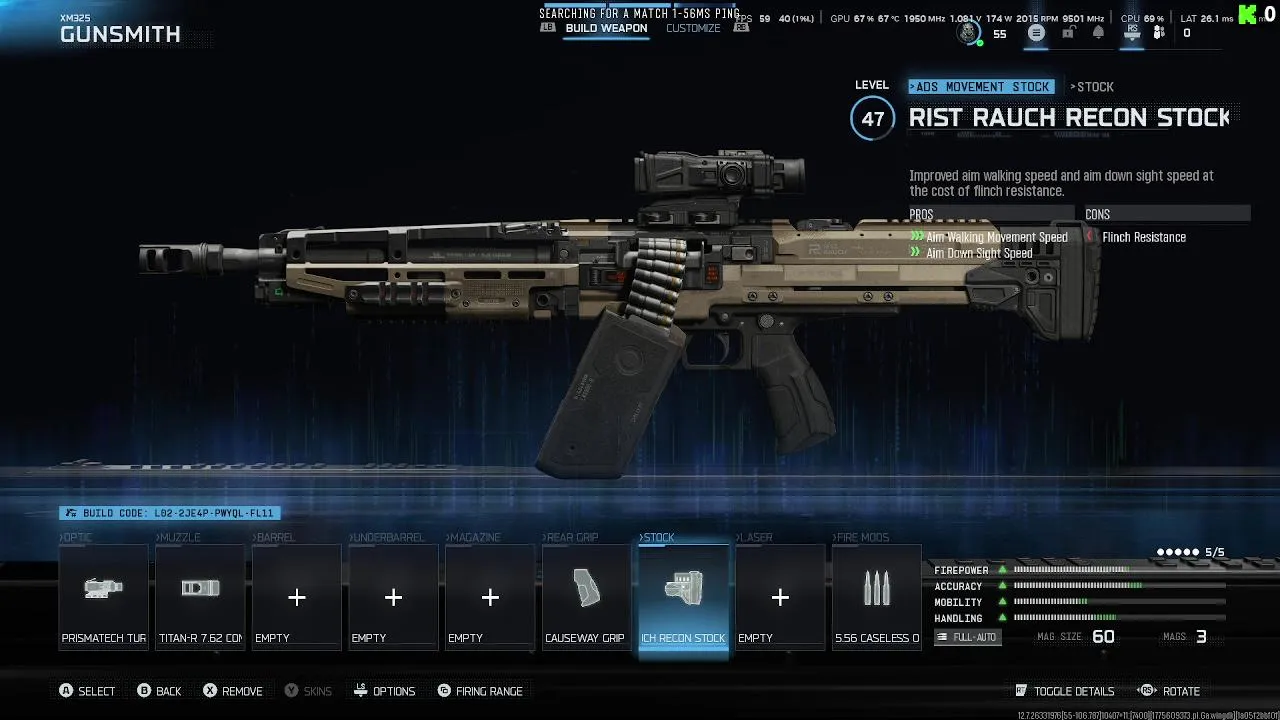This screenshot has height=720, width=1280.
Task: Click the highlighted Recon Stock slot
Action: (x=683, y=597)
